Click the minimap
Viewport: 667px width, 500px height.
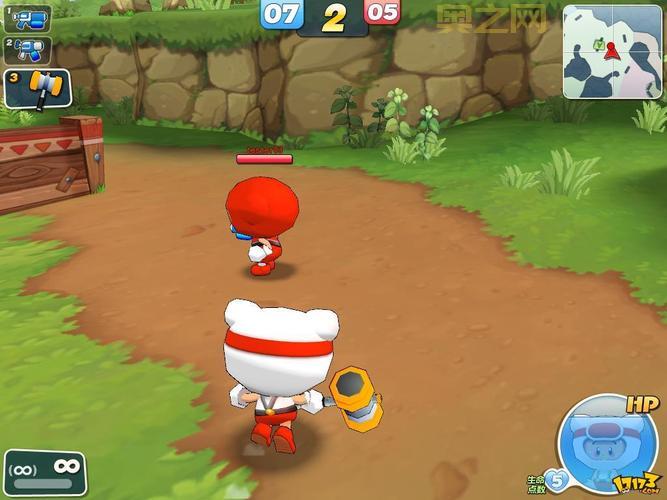click(x=613, y=51)
